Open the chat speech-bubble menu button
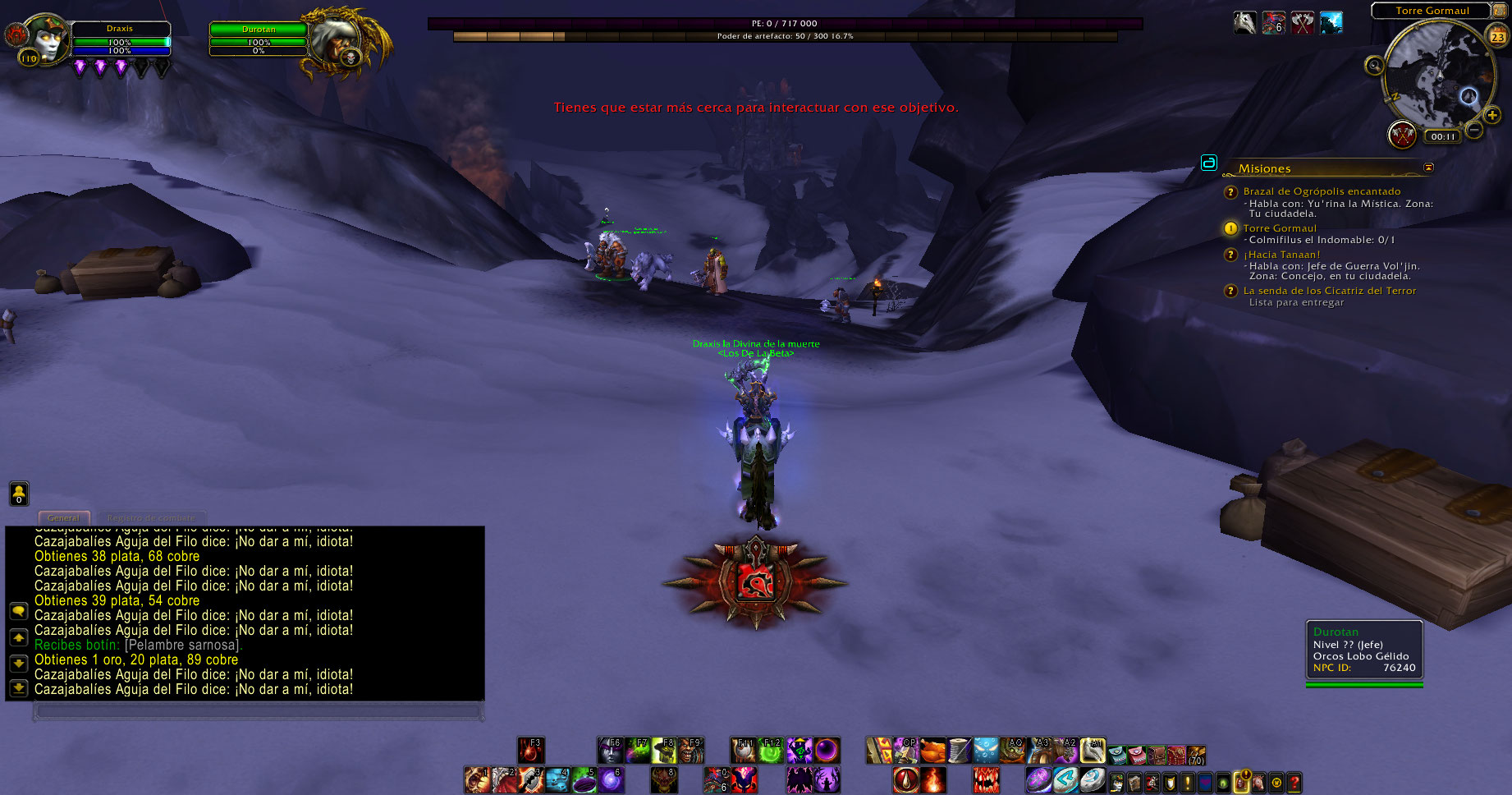Screen dimensions: 1512x795 coord(18,611)
